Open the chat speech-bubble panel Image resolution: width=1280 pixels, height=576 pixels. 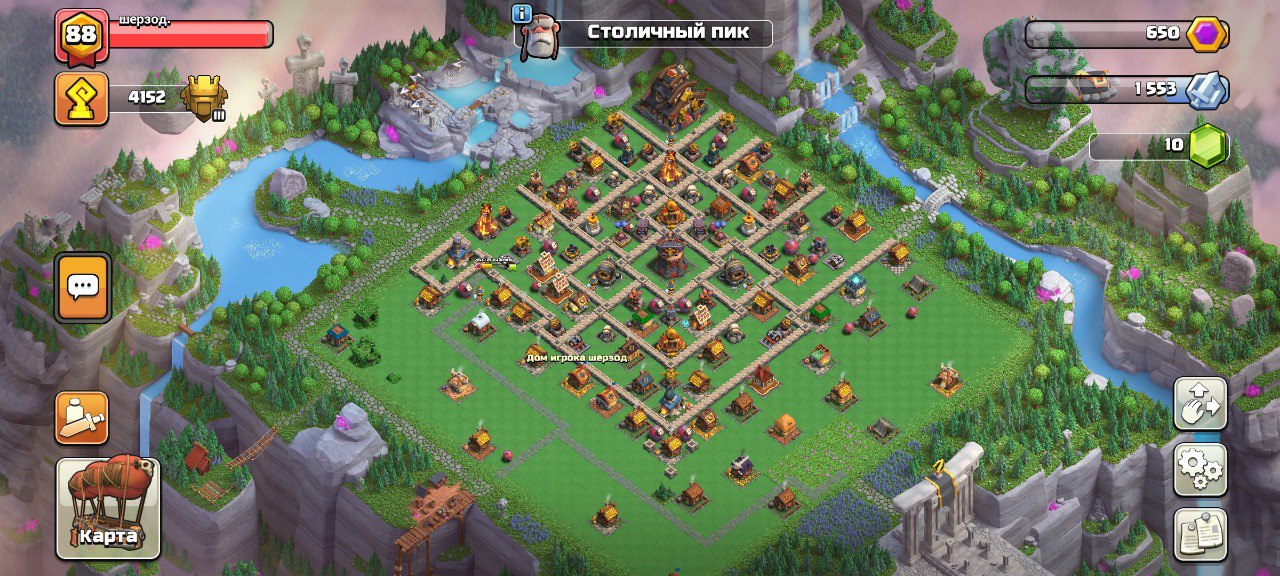(82, 288)
